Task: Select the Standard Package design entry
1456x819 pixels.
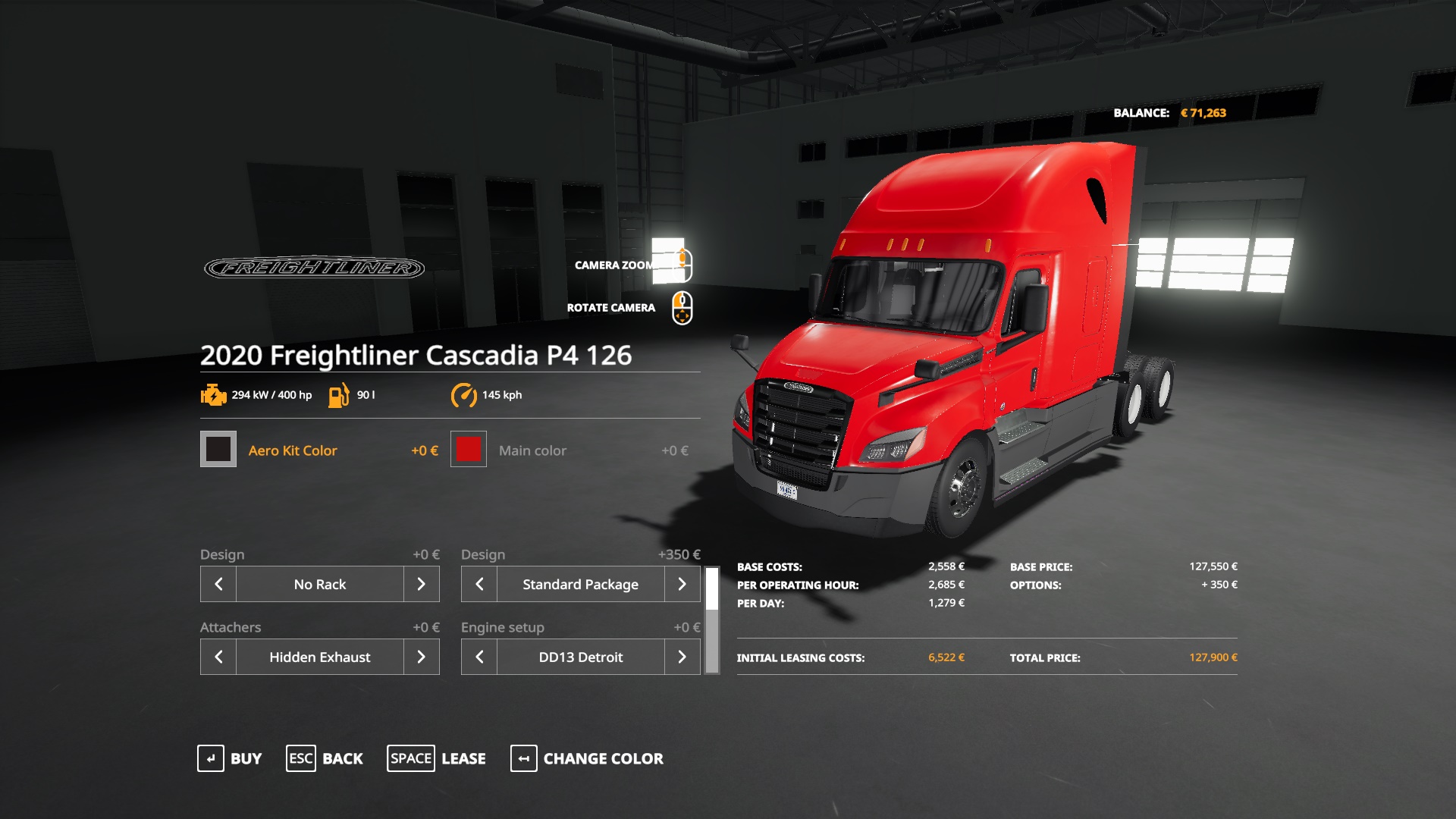Action: 580,584
